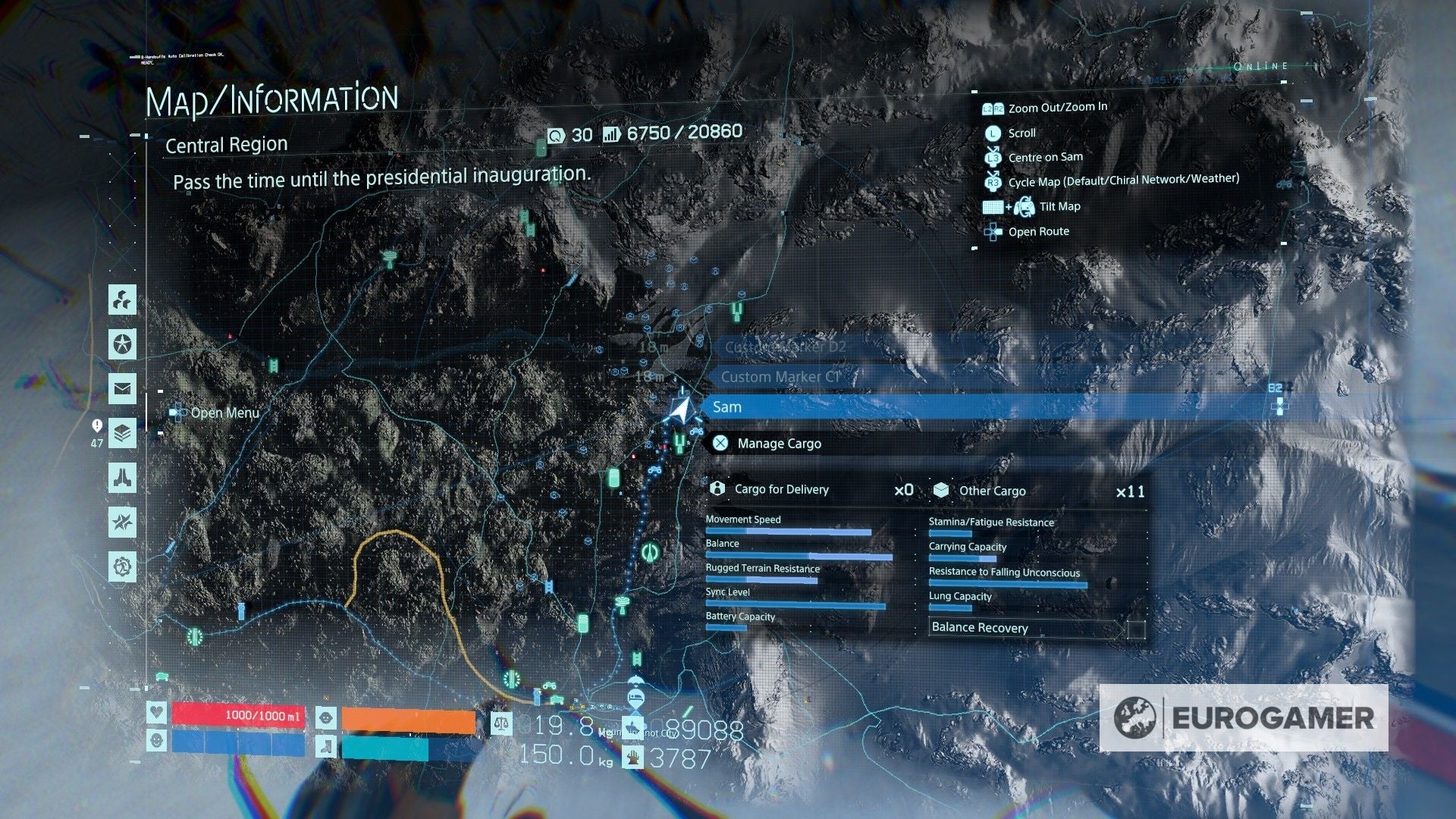Click the weight scales icon near 19.8
The image size is (1456, 819).
tap(502, 724)
